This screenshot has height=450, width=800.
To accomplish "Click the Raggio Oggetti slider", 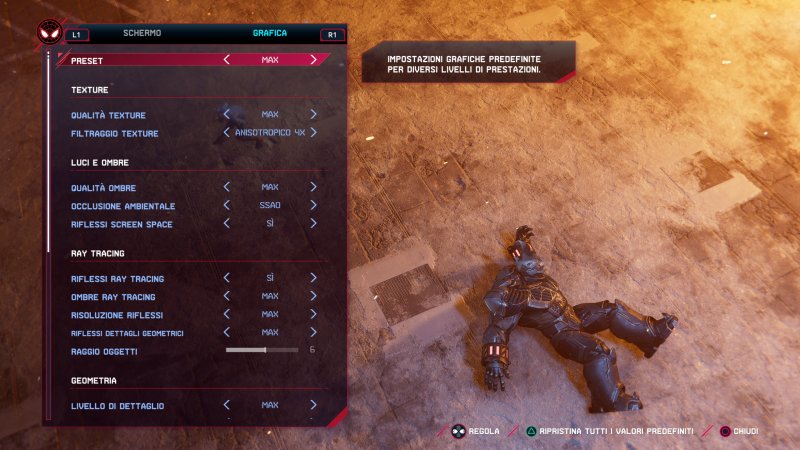I will coord(262,350).
